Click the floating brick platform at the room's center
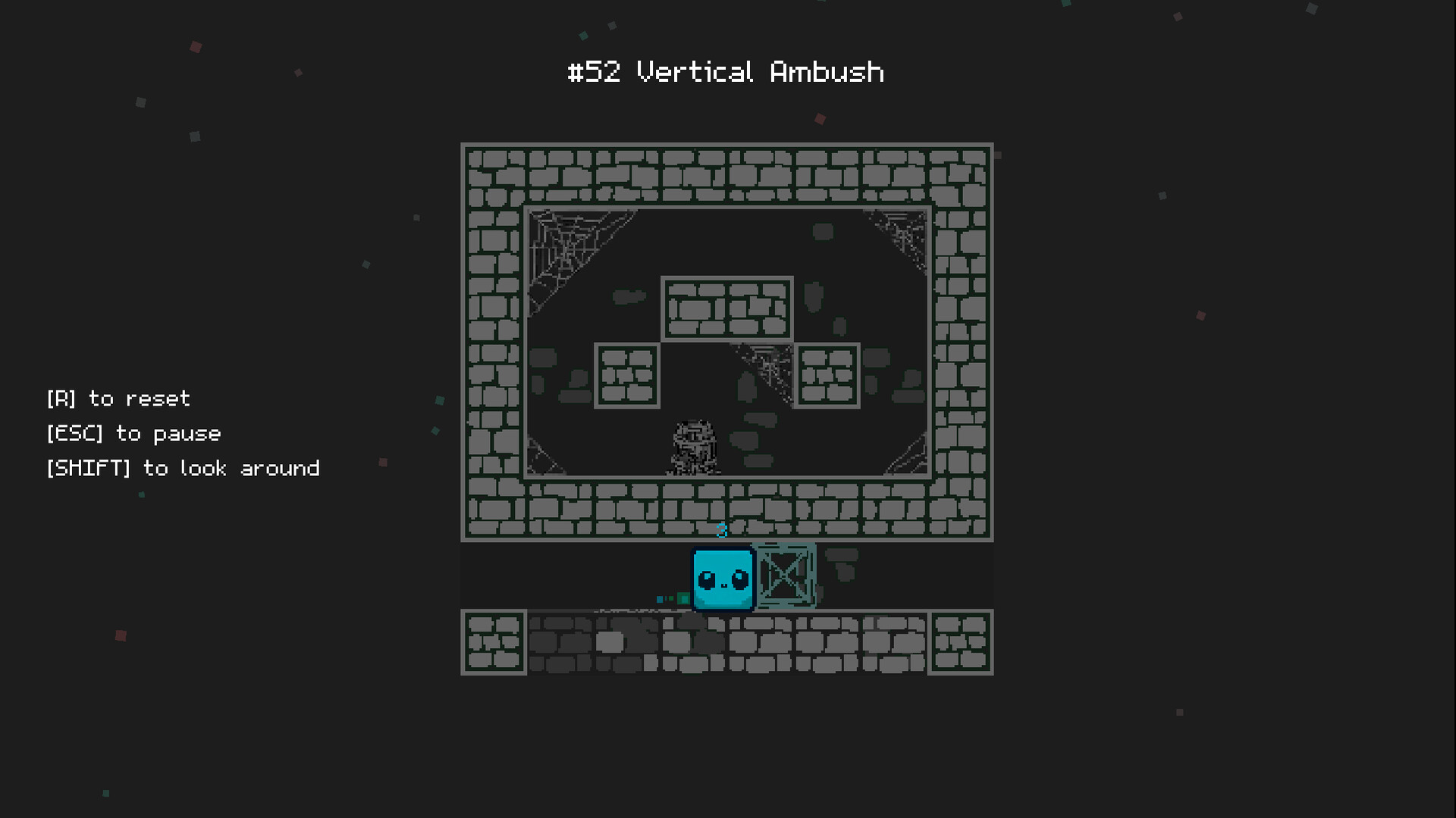1456x818 pixels. pyautogui.click(x=726, y=309)
